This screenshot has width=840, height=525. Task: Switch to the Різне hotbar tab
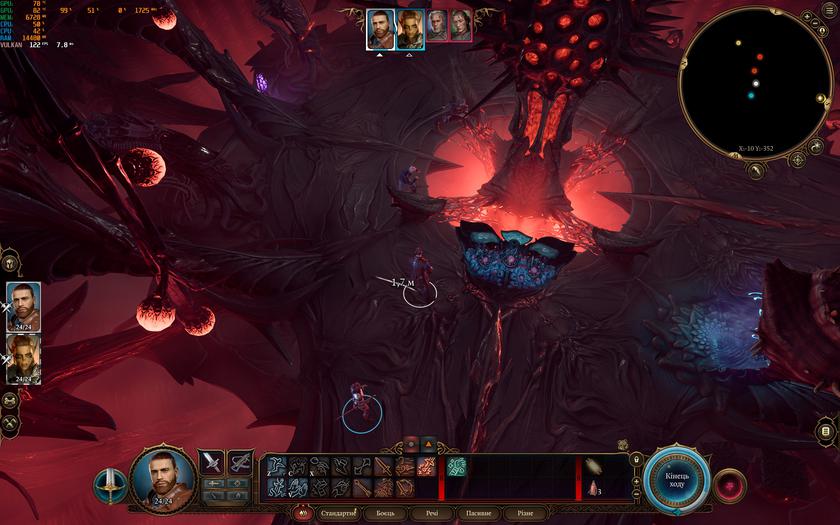(525, 513)
